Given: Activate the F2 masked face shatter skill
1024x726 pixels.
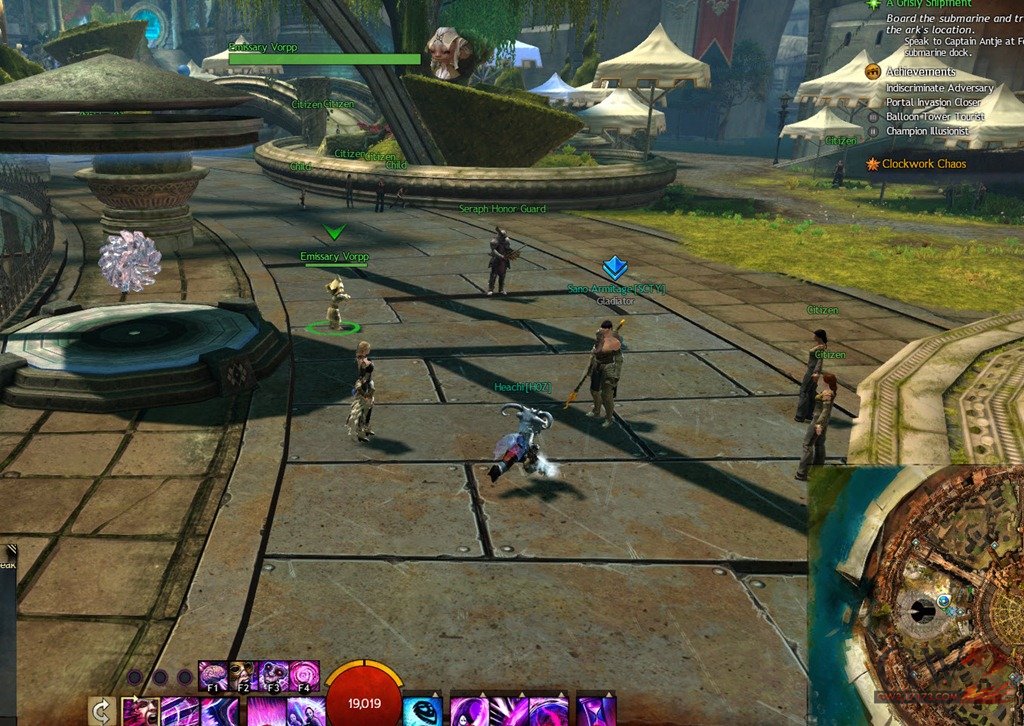Looking at the screenshot, I should [243, 675].
